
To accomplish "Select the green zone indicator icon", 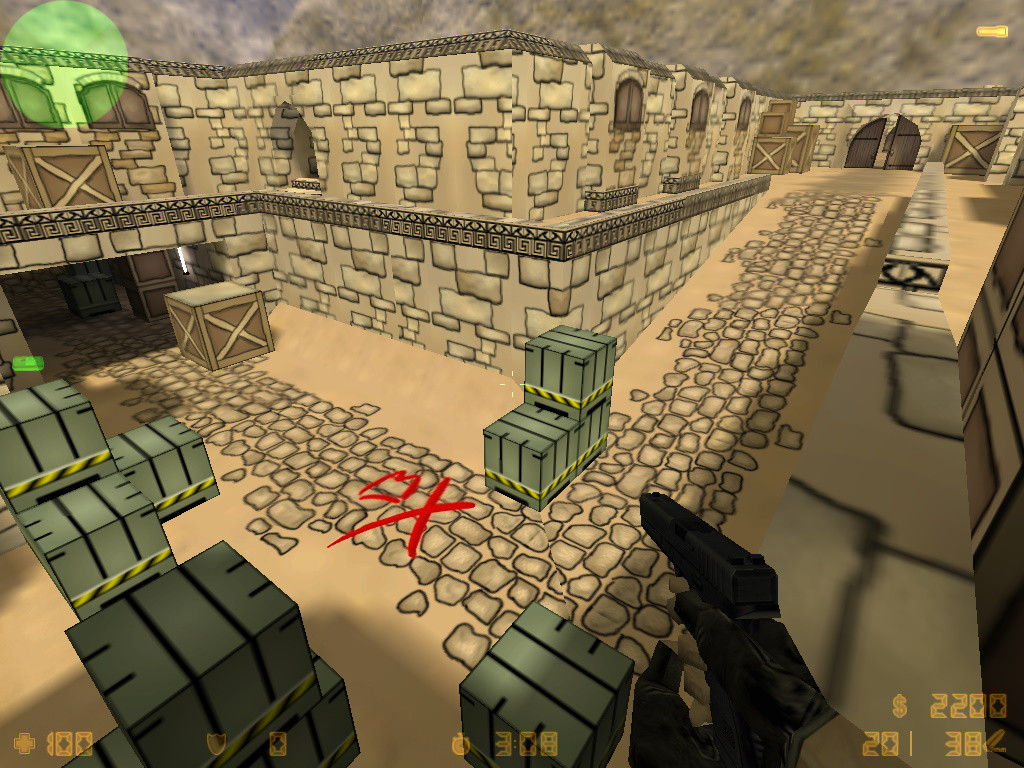I will click(28, 362).
